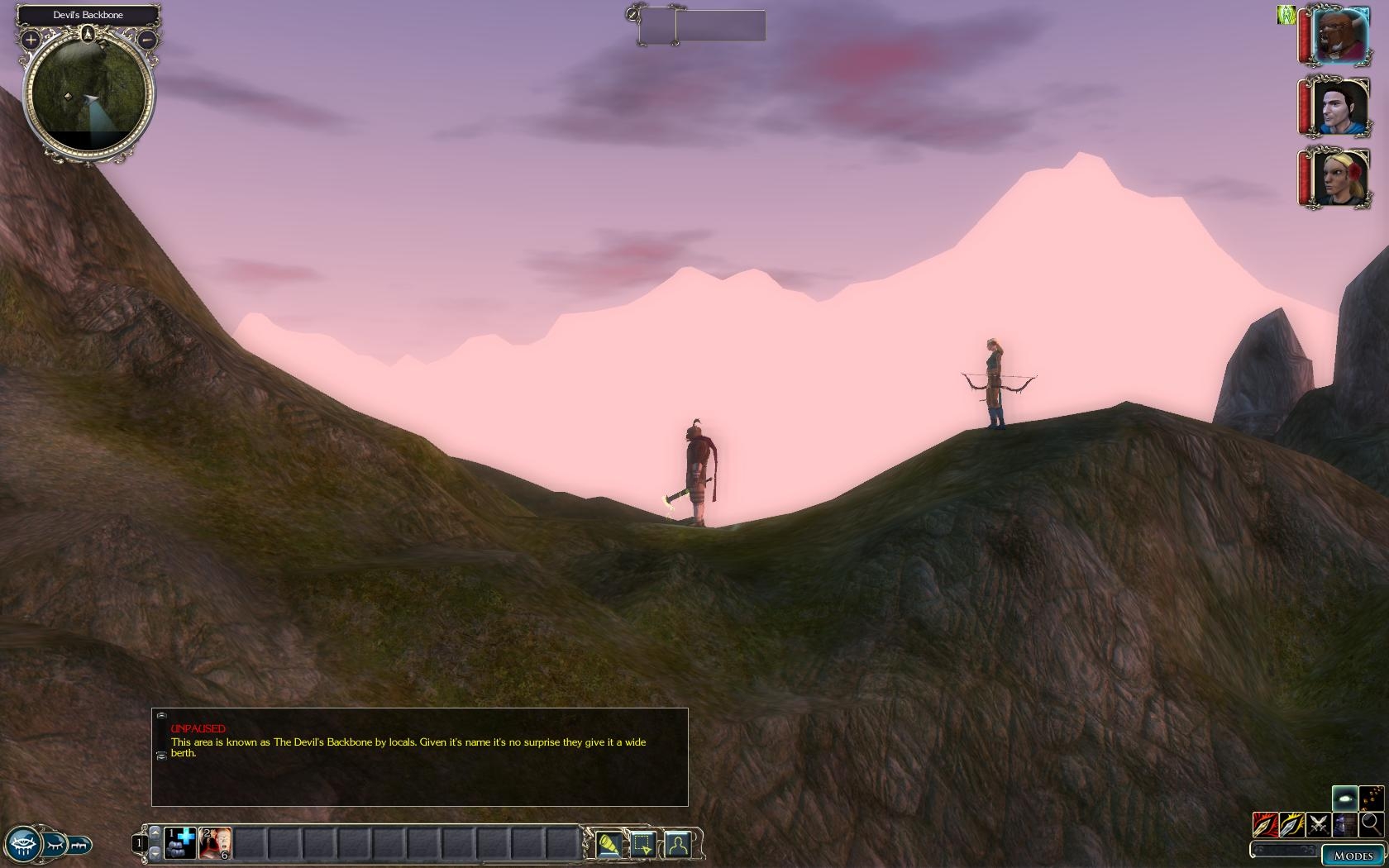This screenshot has width=1389, height=868.
Task: Zoom in the minimap with the plus button
Action: (31, 39)
